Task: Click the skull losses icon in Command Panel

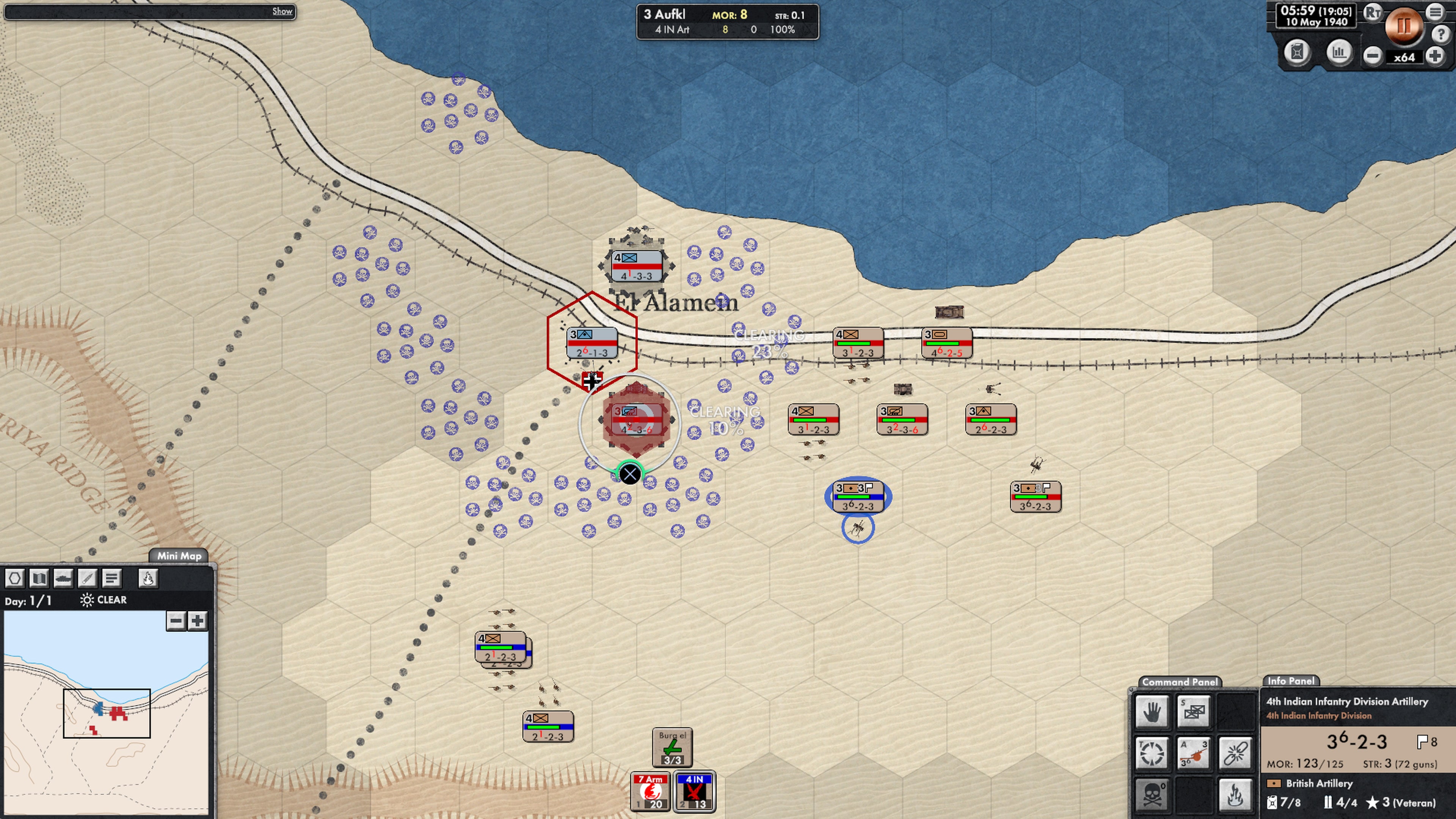Action: point(1152,795)
